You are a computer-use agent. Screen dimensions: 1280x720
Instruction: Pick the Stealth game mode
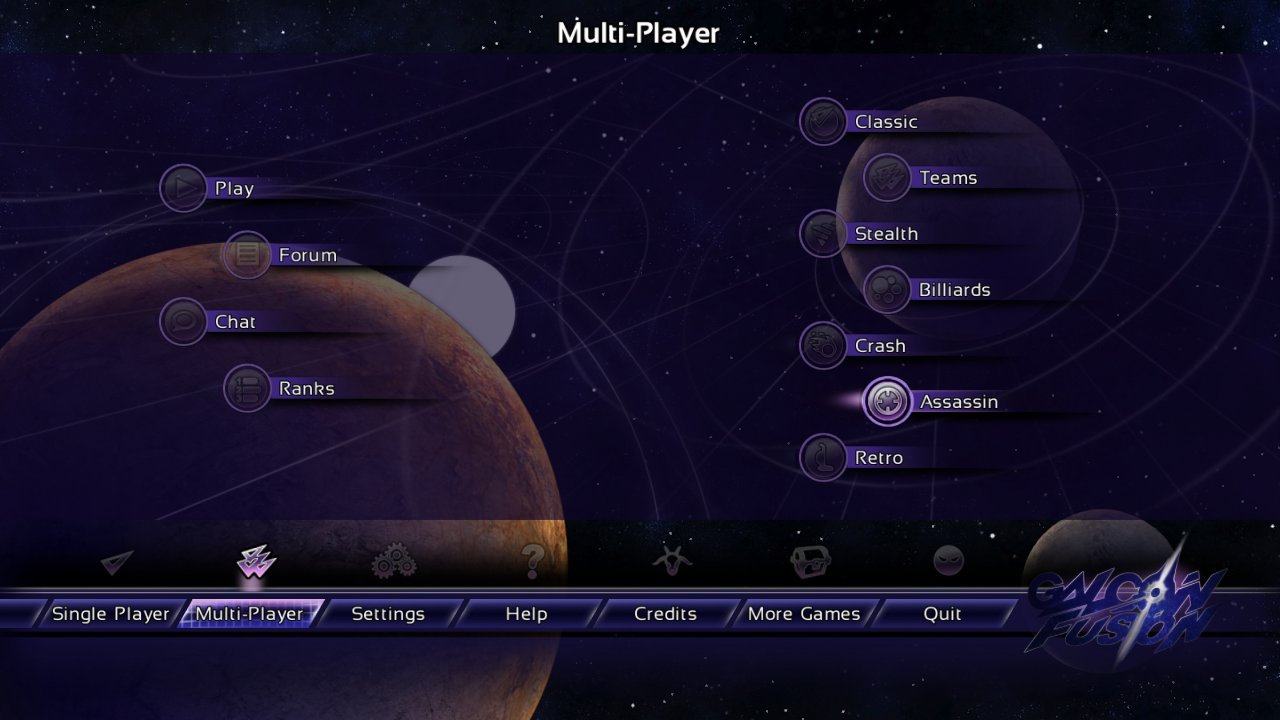pos(884,234)
